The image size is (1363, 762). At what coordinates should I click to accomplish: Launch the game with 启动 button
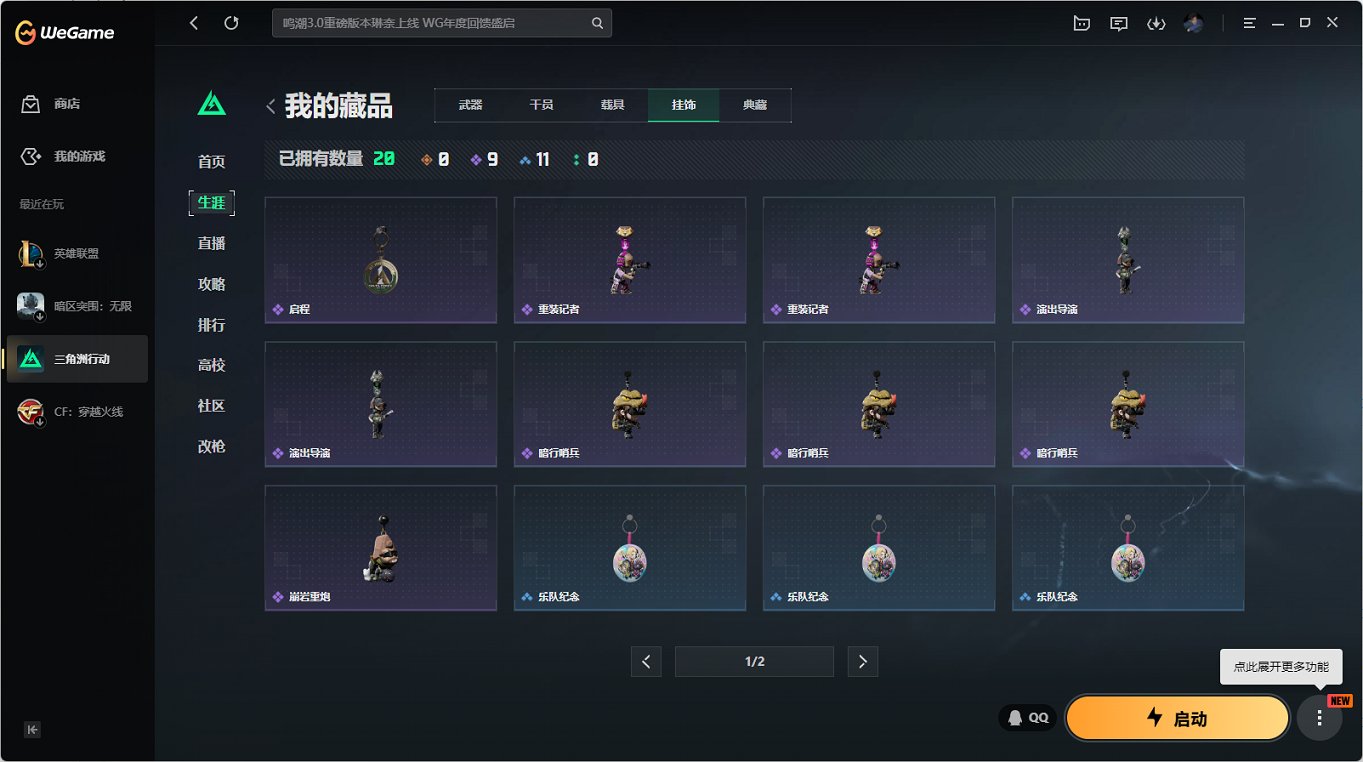1177,717
